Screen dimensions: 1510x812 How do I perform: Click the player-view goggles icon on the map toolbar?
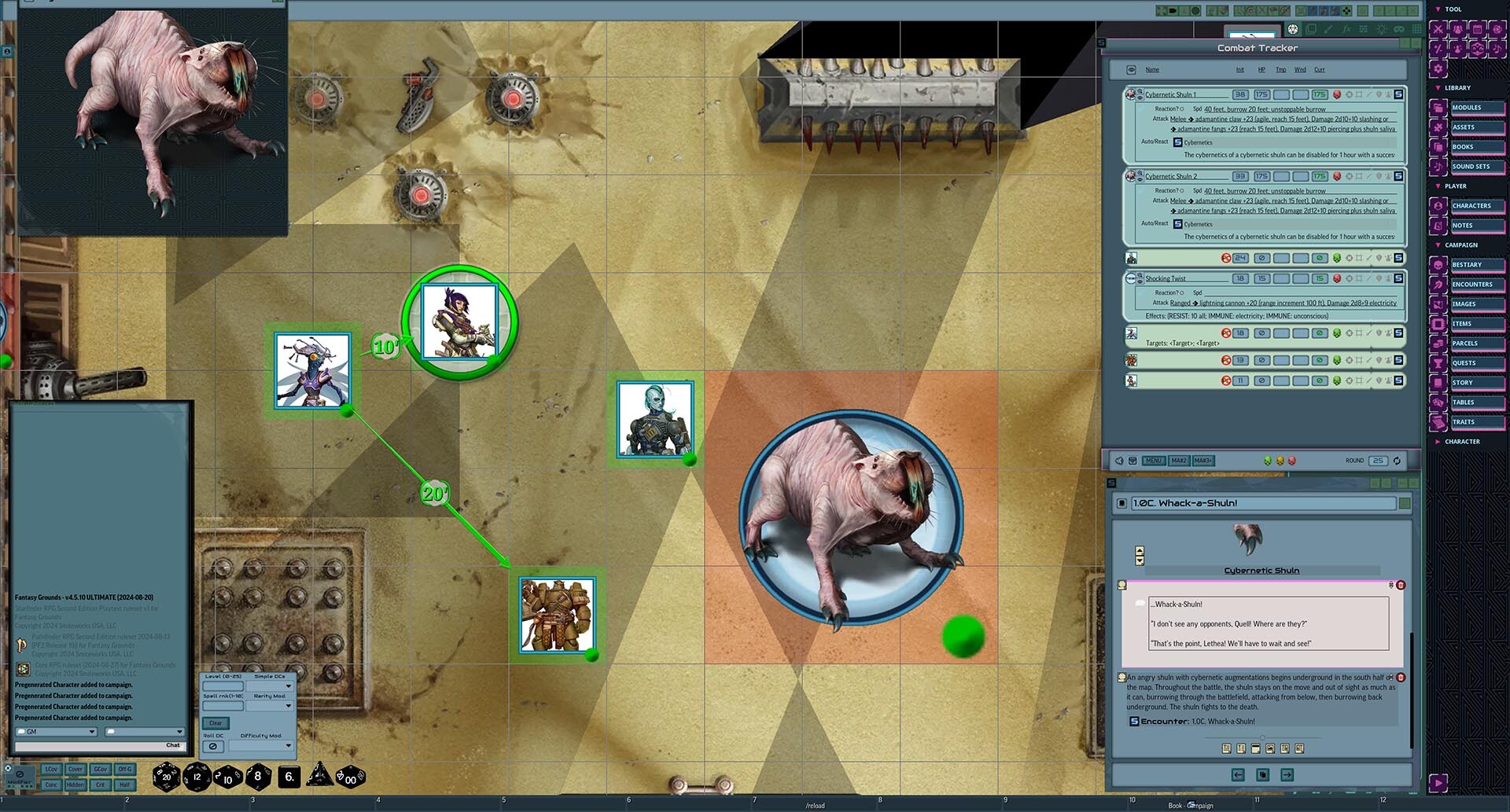(x=1400, y=29)
